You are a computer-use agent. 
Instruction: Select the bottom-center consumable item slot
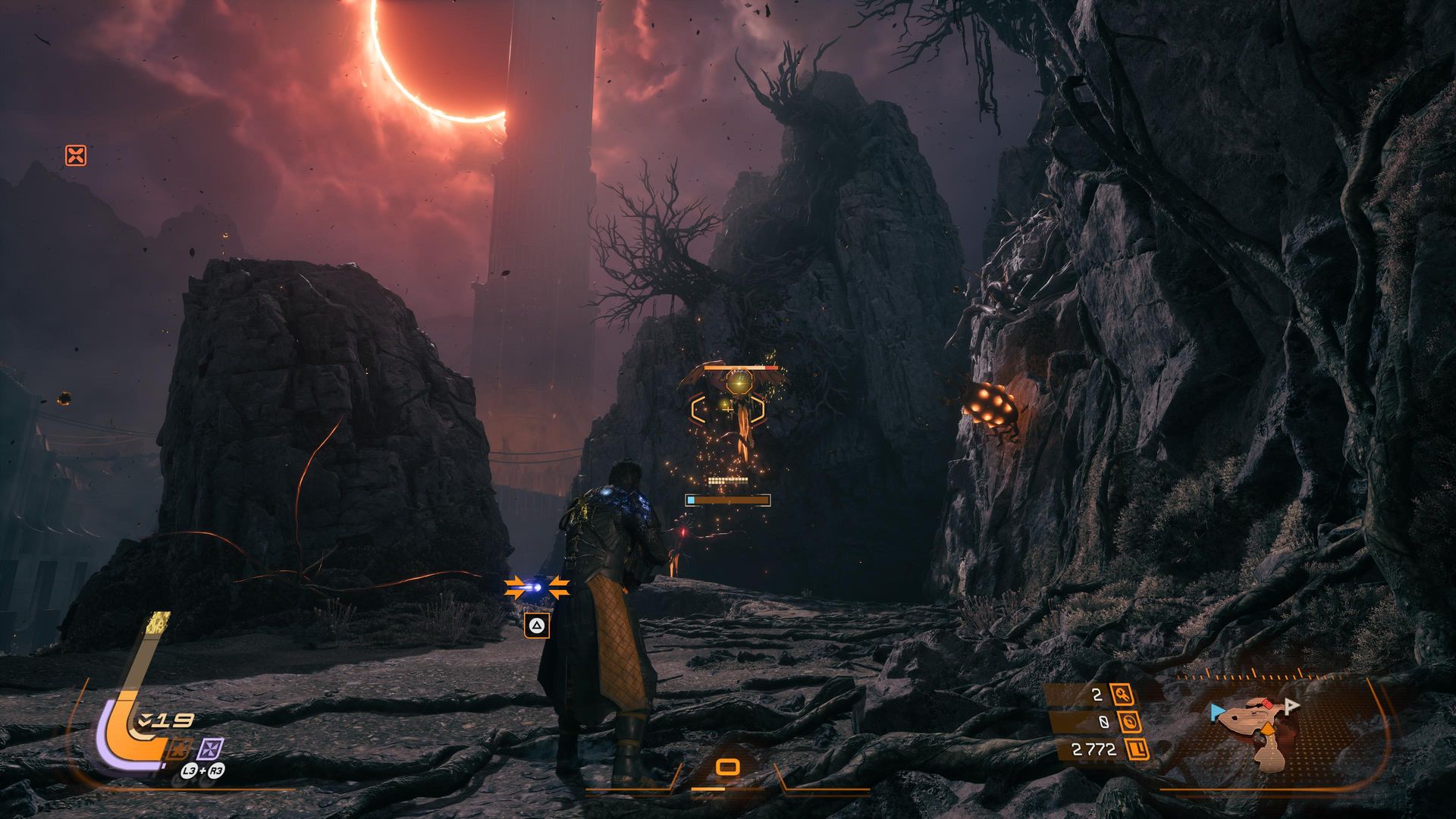(x=728, y=767)
